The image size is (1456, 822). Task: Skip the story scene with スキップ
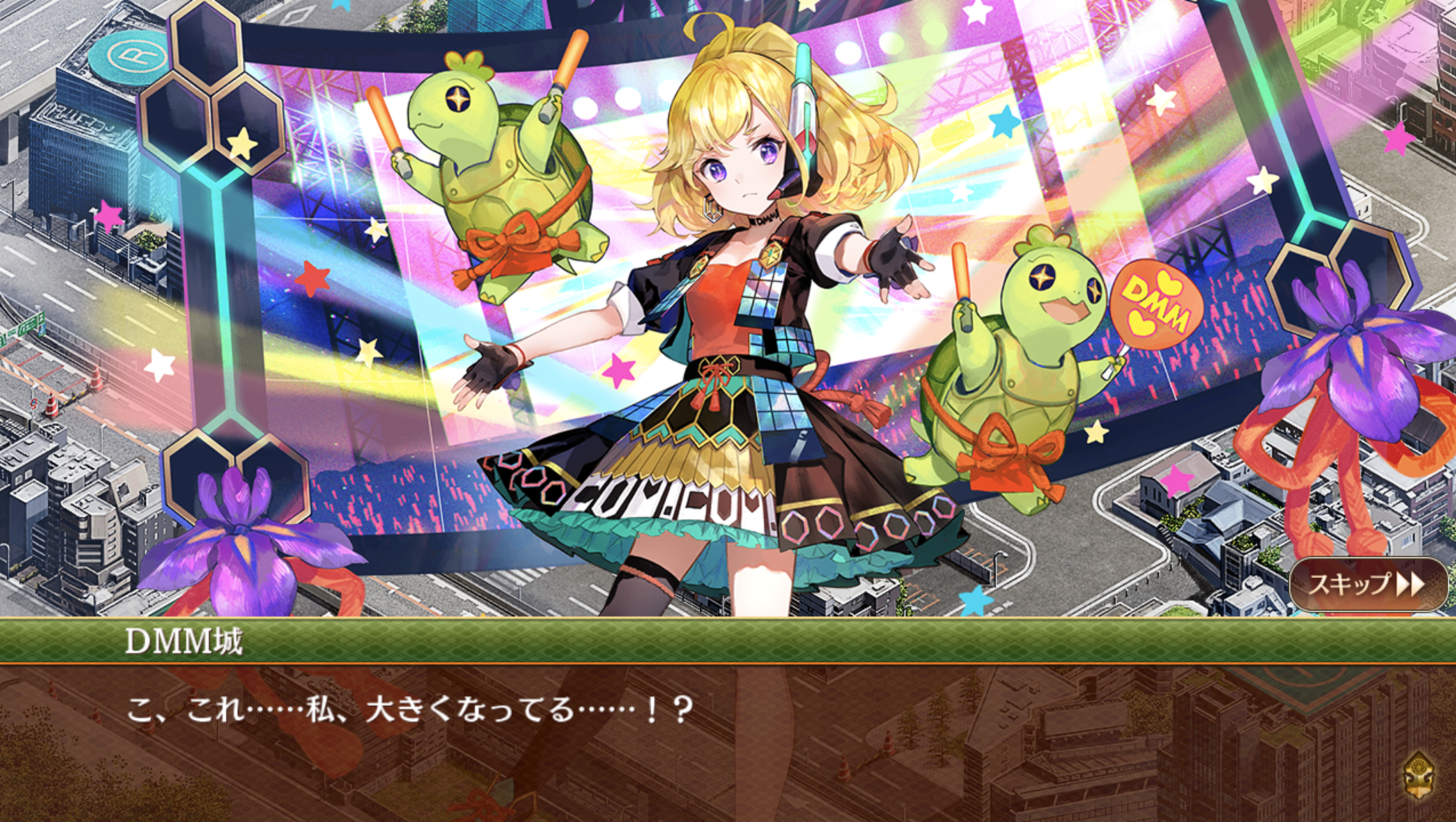1367,584
